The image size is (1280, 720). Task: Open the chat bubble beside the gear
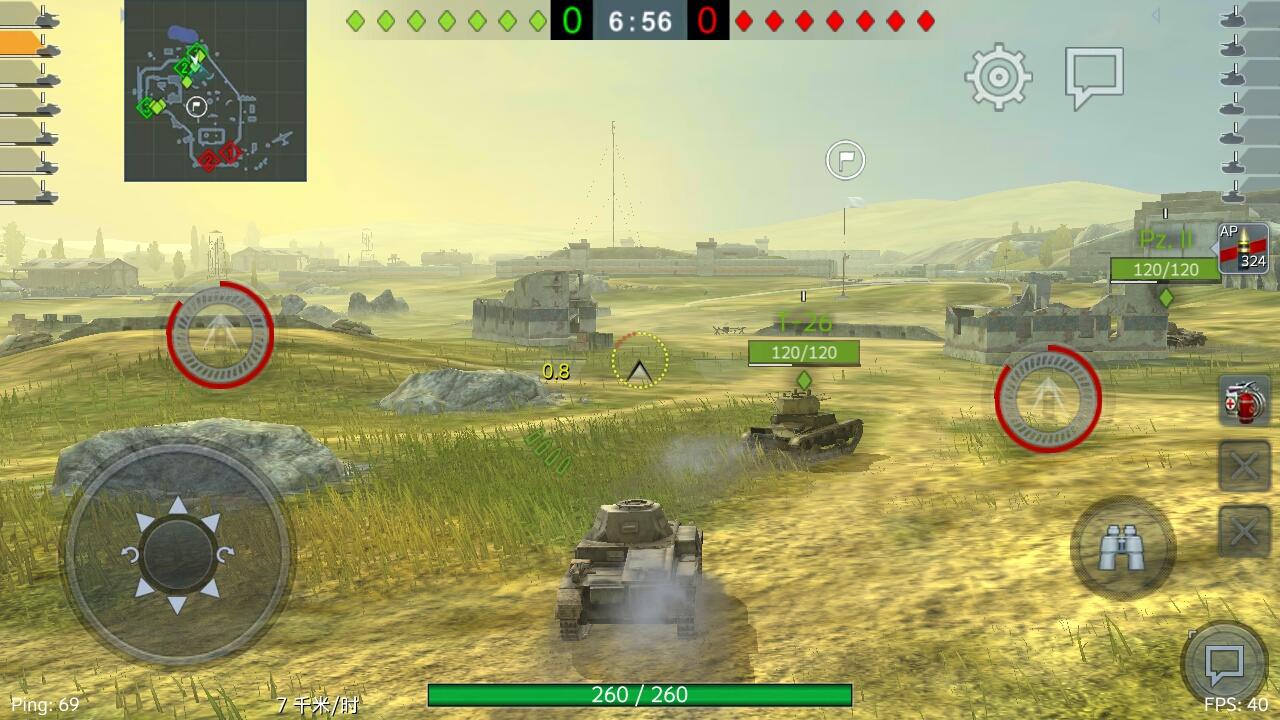(1096, 72)
